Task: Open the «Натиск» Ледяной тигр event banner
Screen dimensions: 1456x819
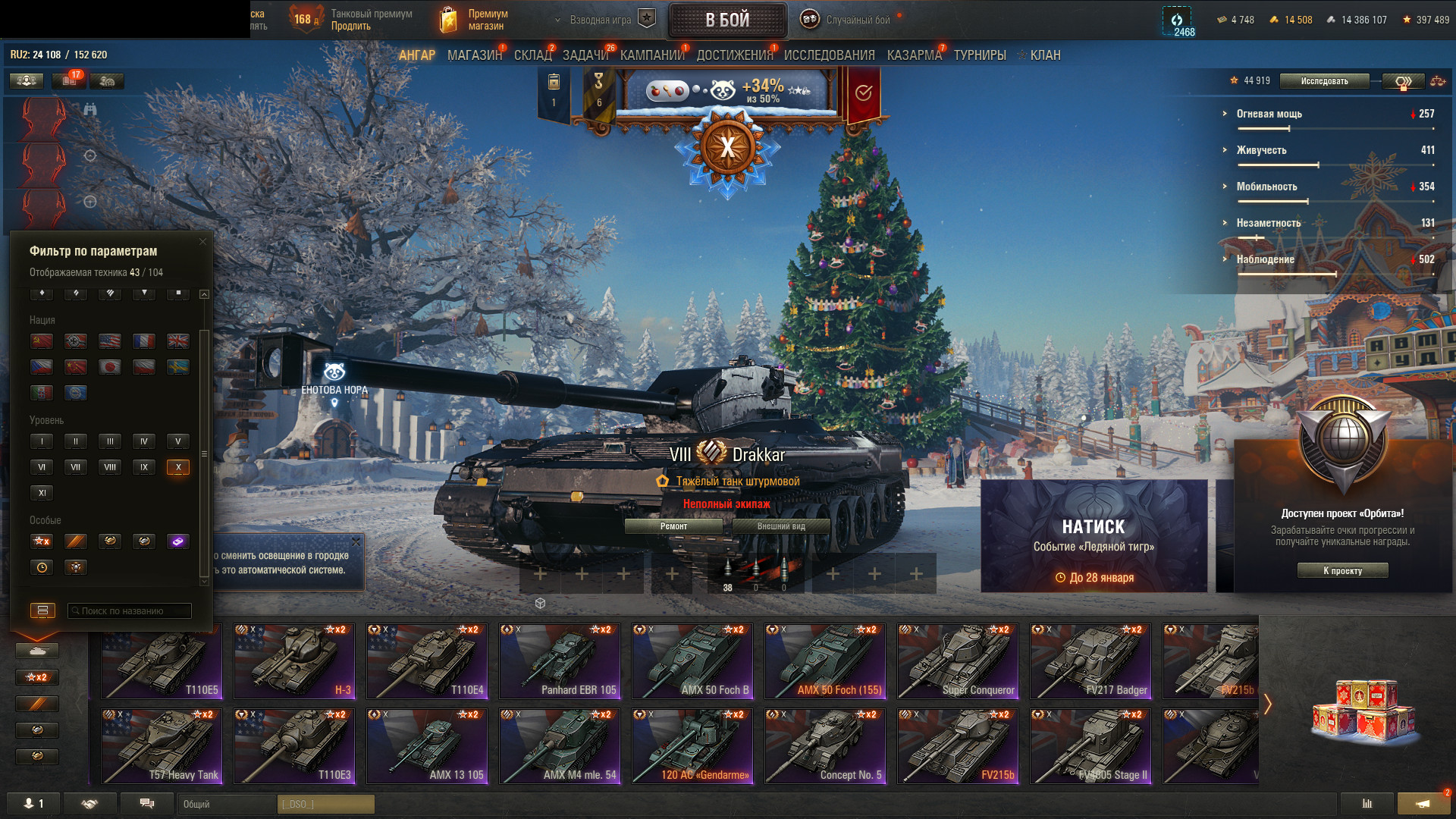Action: 1094,535
